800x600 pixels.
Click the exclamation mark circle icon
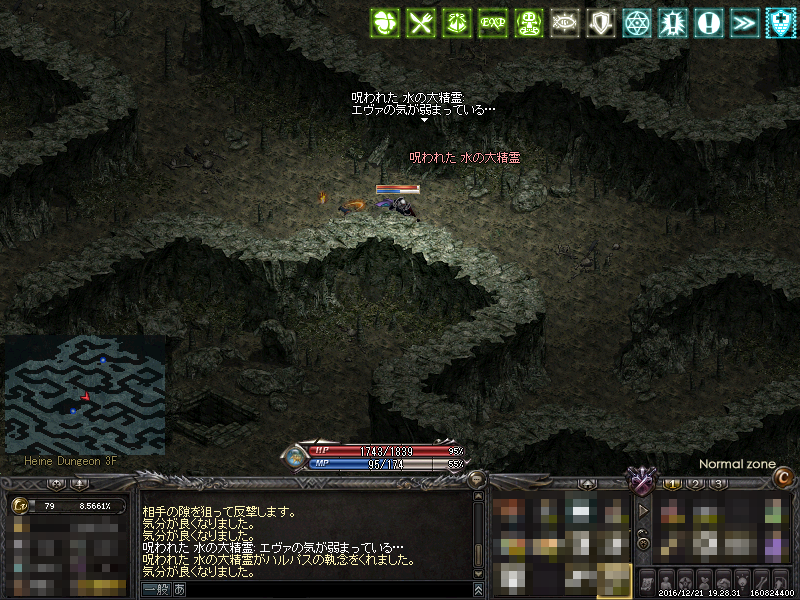click(x=709, y=22)
